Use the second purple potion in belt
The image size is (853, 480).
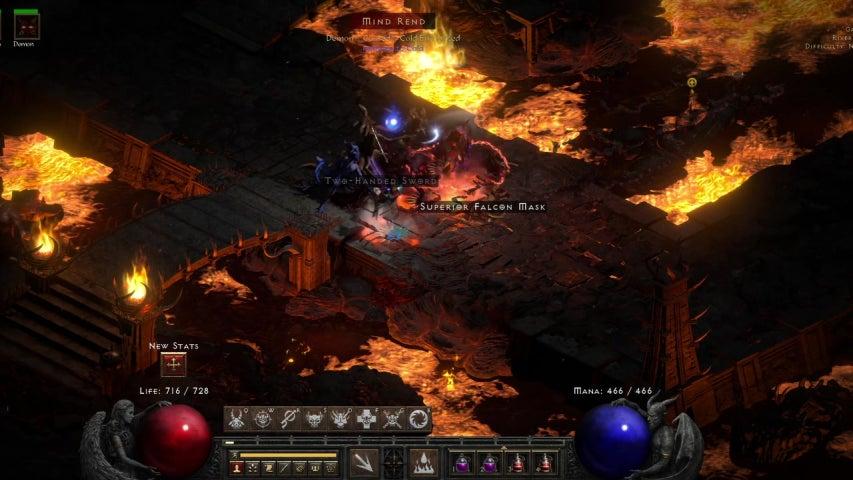click(x=490, y=463)
